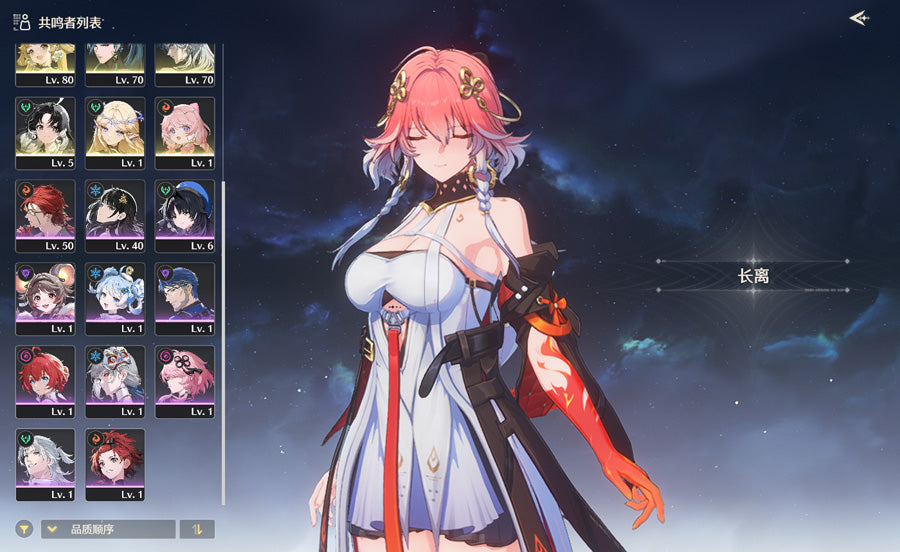Image resolution: width=900 pixels, height=552 pixels.
Task: Select the brown-haired mouse-eared girl portrait
Action: pos(45,298)
